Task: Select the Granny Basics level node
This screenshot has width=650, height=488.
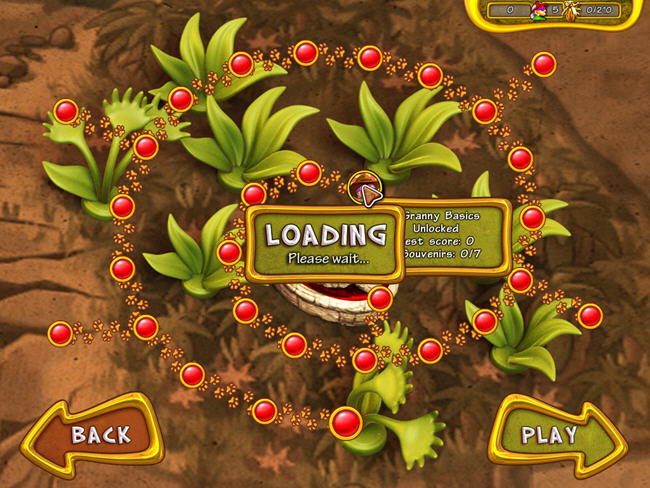Action: tap(362, 185)
